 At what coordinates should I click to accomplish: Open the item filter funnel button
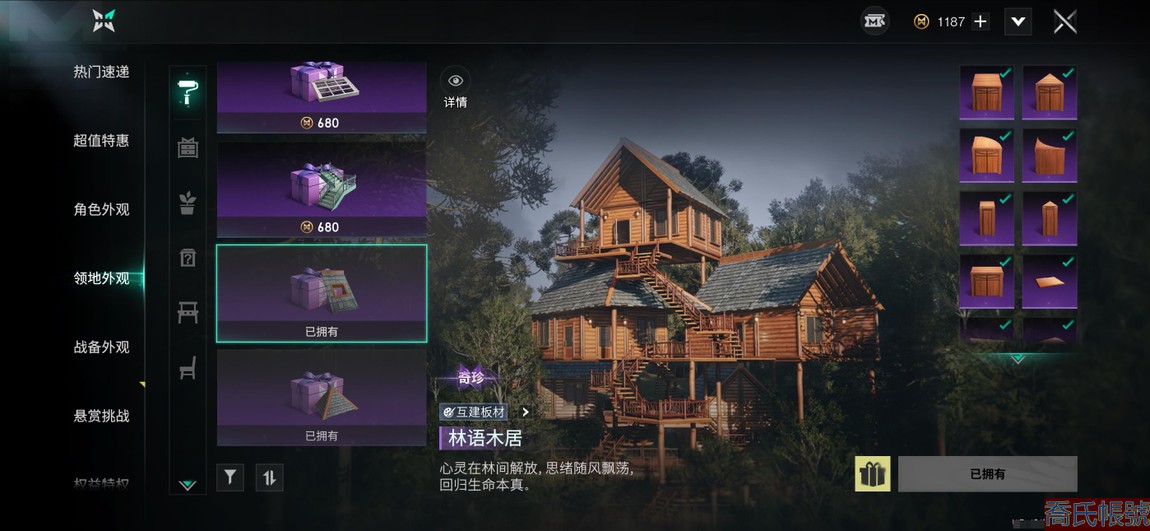coord(230,477)
